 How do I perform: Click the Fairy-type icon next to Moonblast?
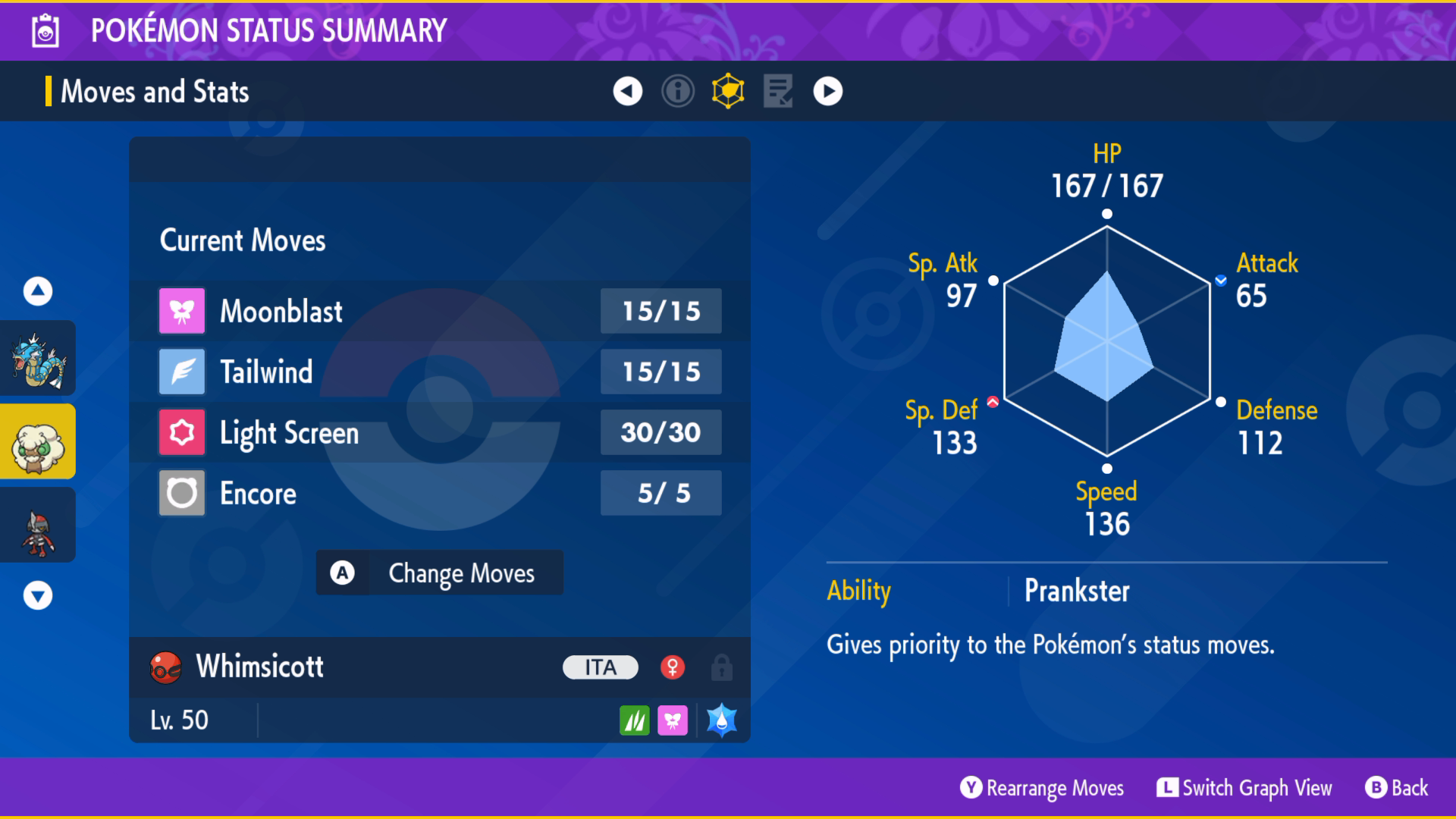pyautogui.click(x=181, y=310)
